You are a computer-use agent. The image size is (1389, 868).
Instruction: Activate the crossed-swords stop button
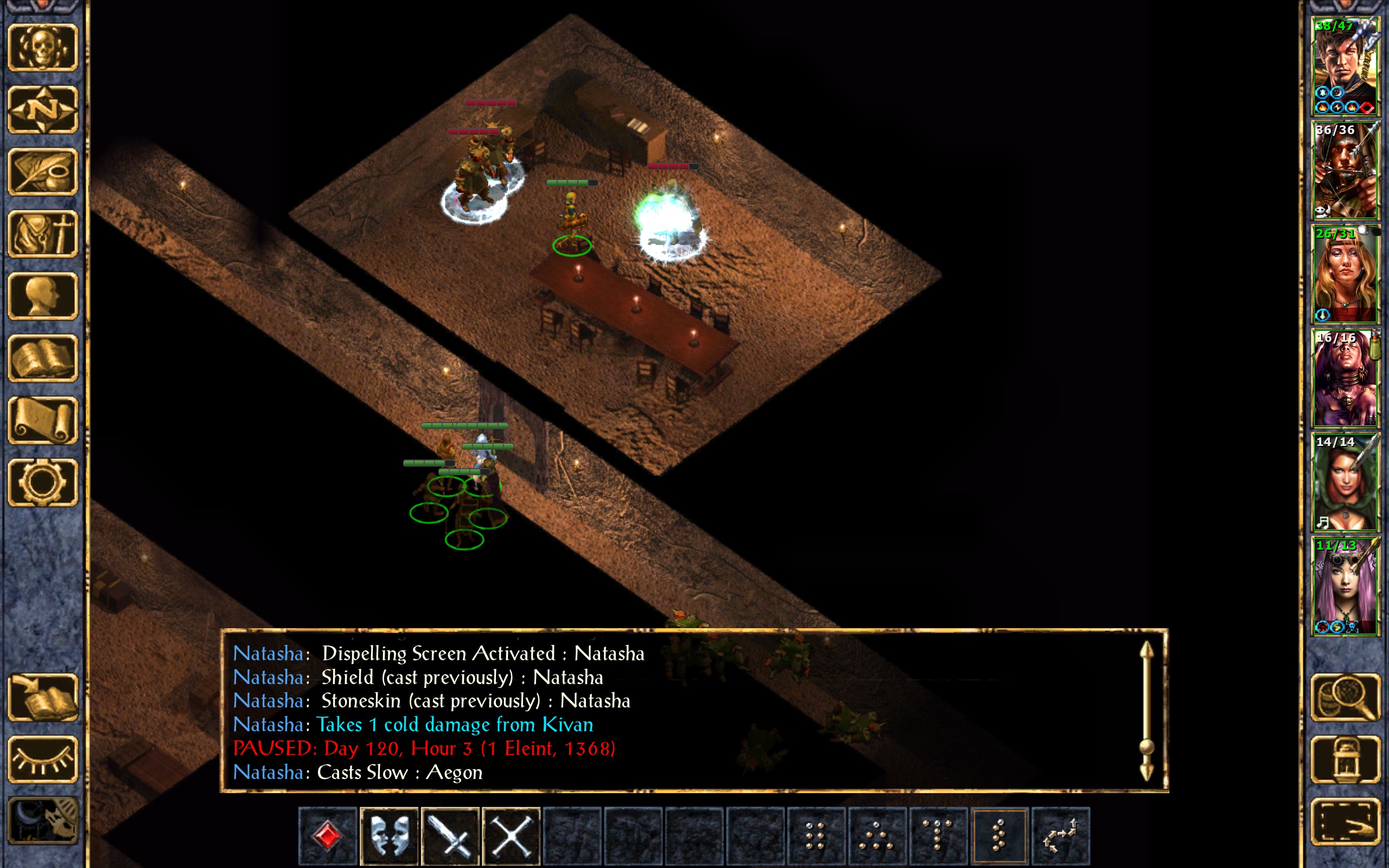click(x=511, y=836)
